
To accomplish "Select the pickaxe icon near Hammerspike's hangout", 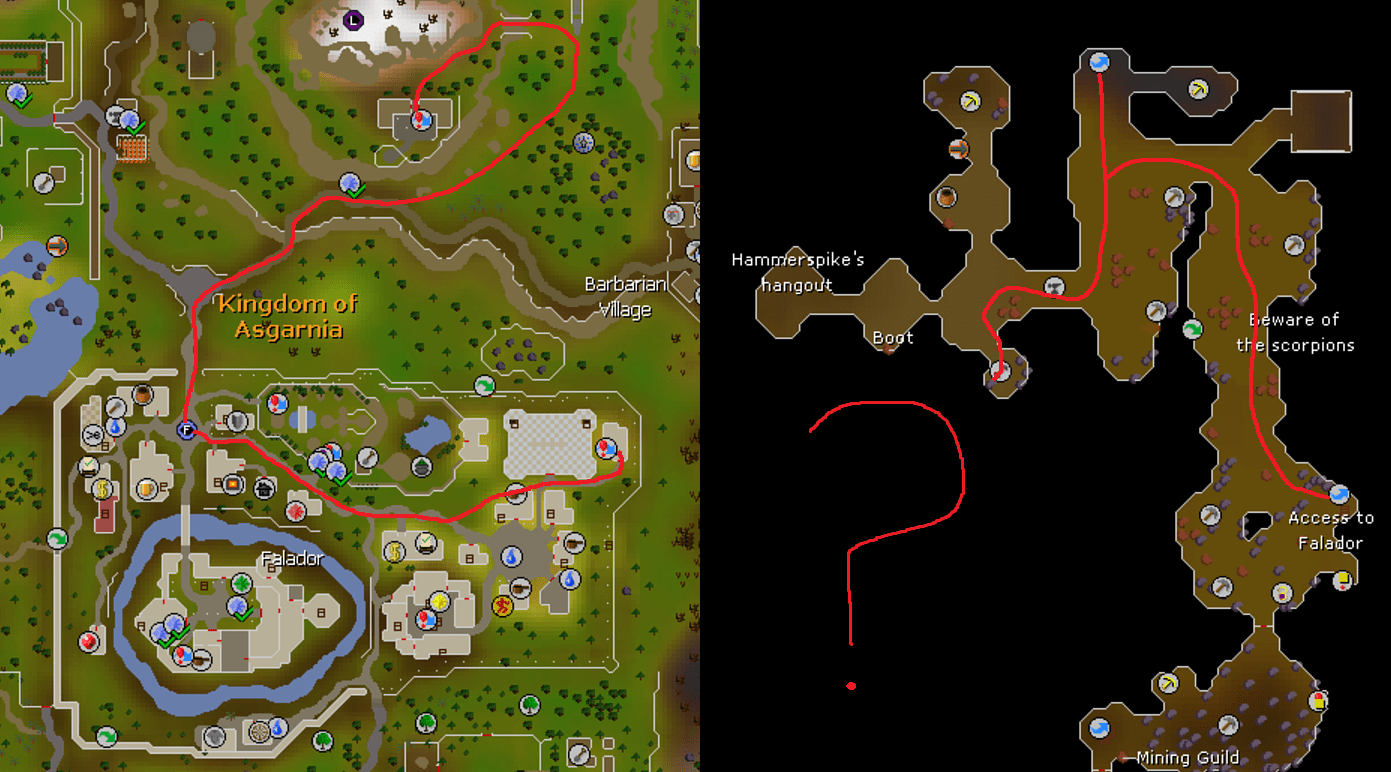I will (x=969, y=101).
